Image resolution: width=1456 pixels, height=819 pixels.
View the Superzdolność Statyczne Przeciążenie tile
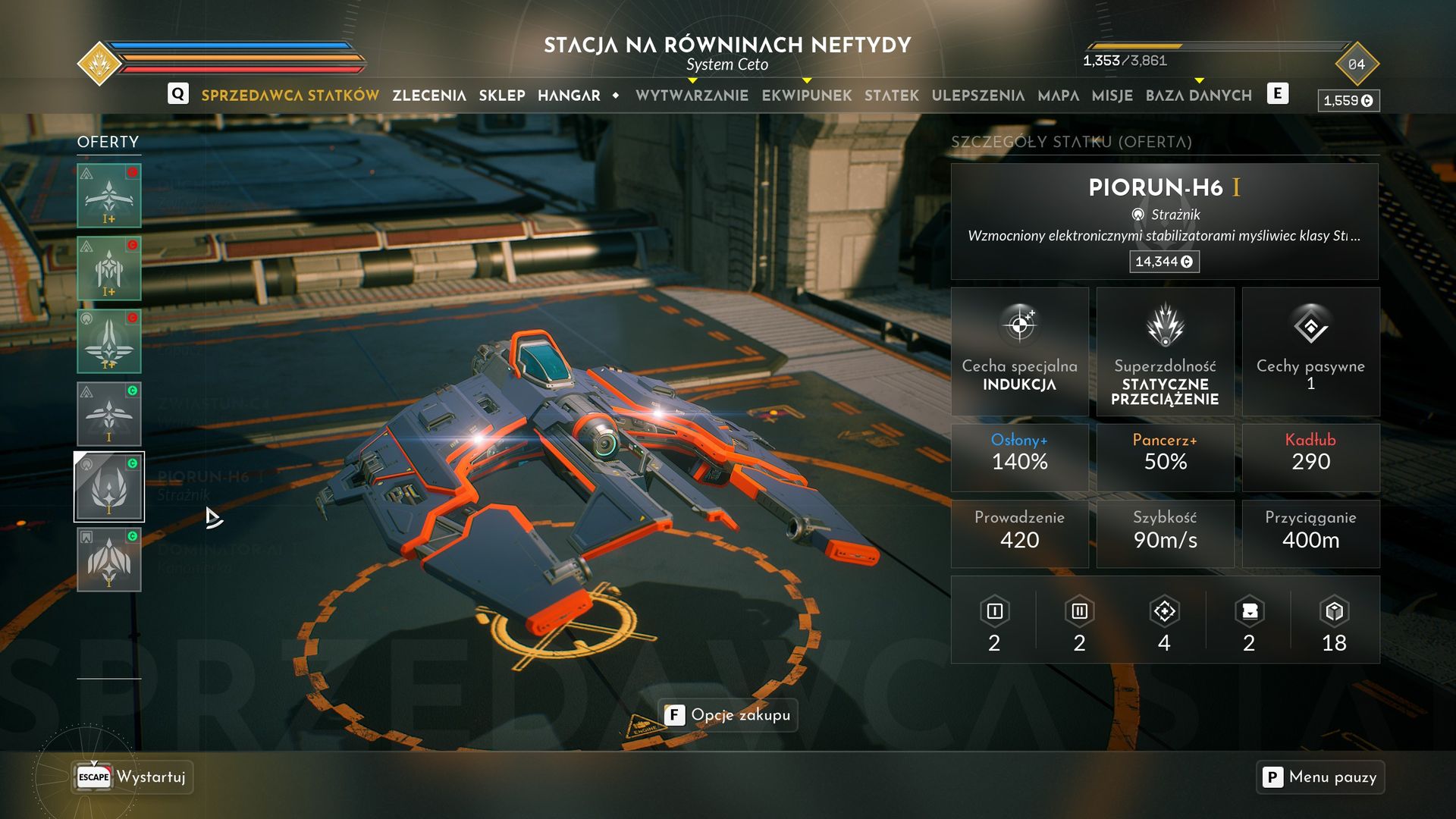tap(1165, 351)
